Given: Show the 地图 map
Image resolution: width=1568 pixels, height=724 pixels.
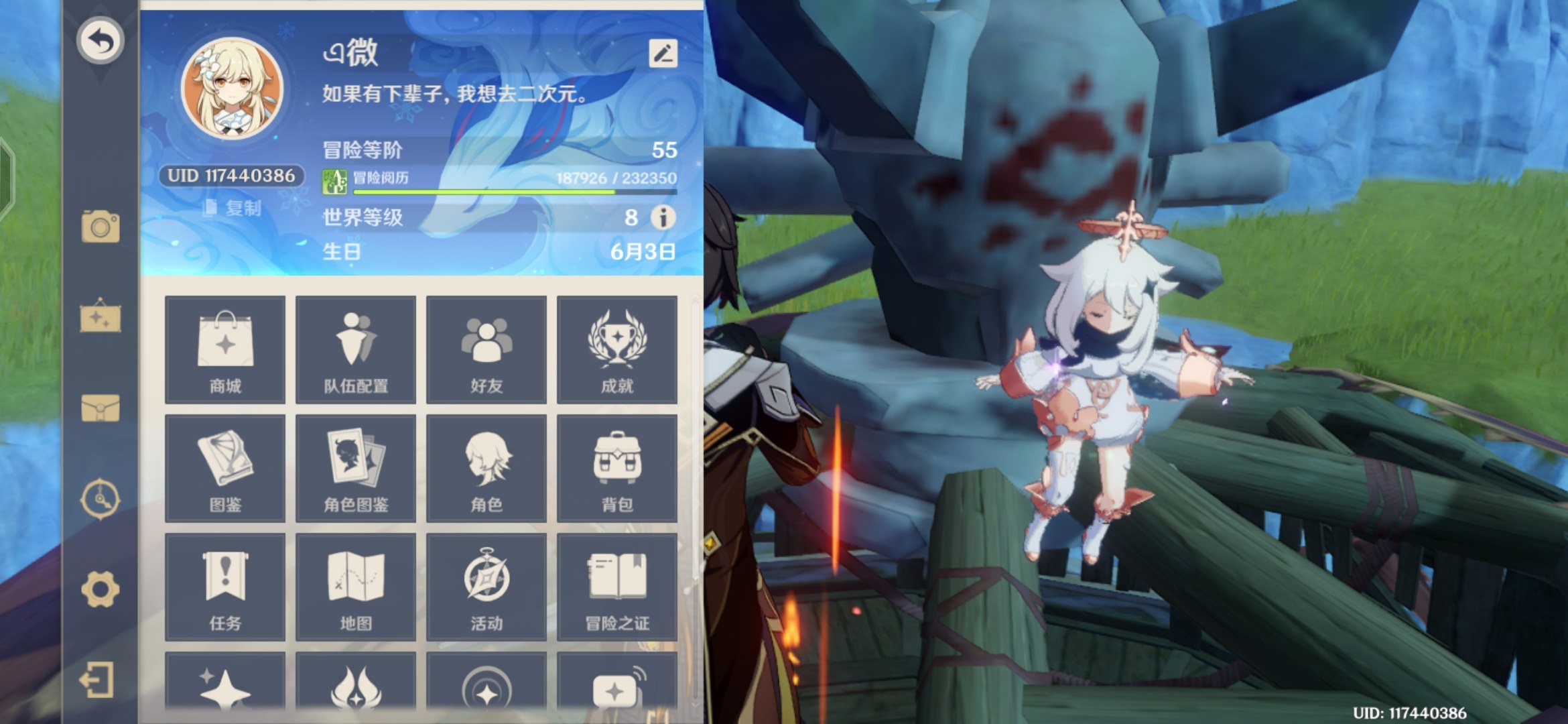Looking at the screenshot, I should tap(356, 587).
